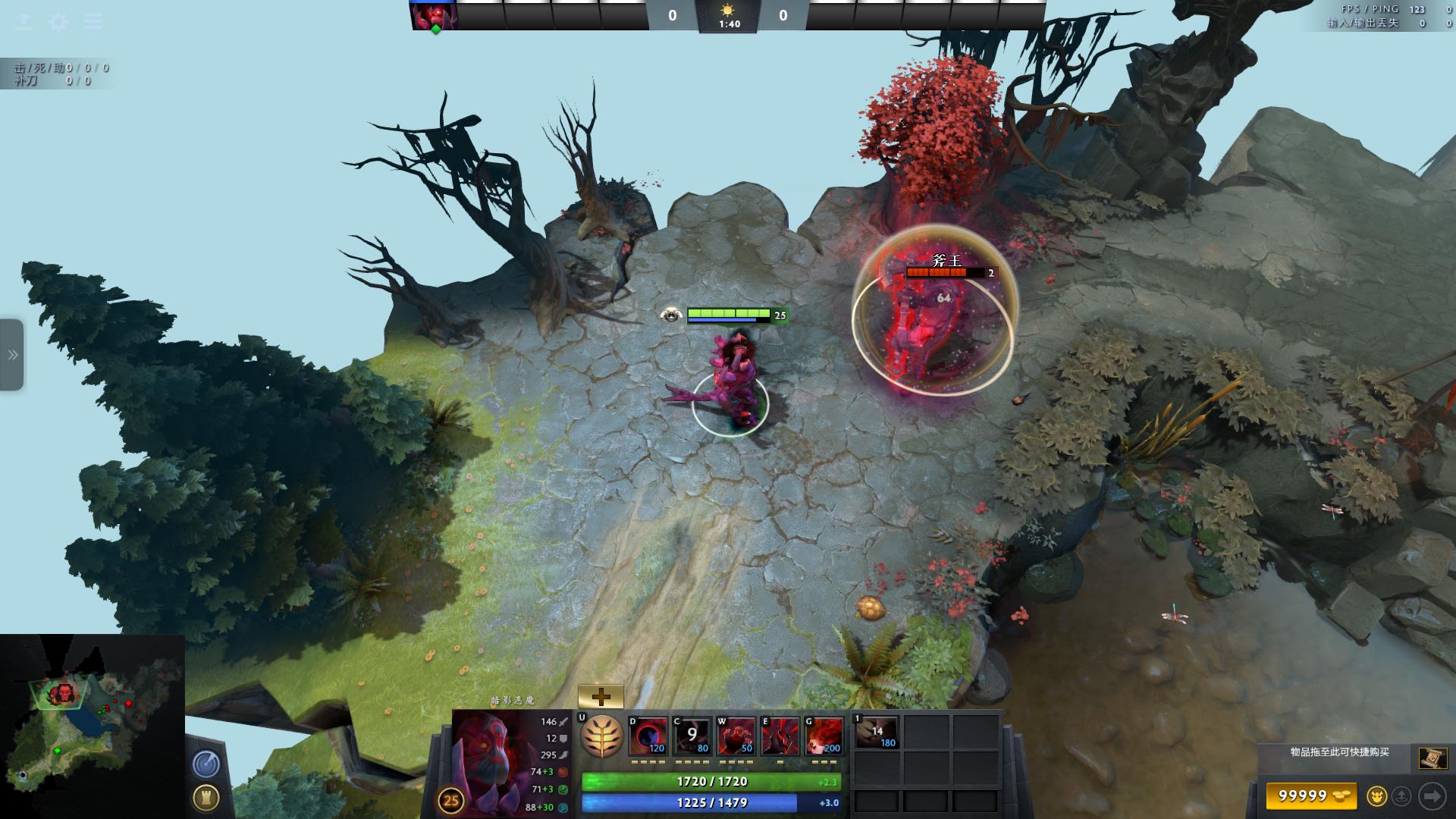Click the minimap
The image size is (1456, 819).
(92, 726)
